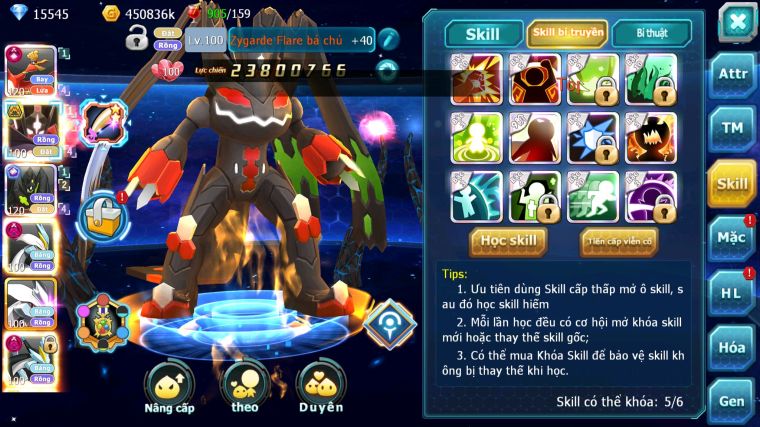Switch to the Hóa side tab
Viewport: 760px width, 427px height.
click(x=732, y=347)
